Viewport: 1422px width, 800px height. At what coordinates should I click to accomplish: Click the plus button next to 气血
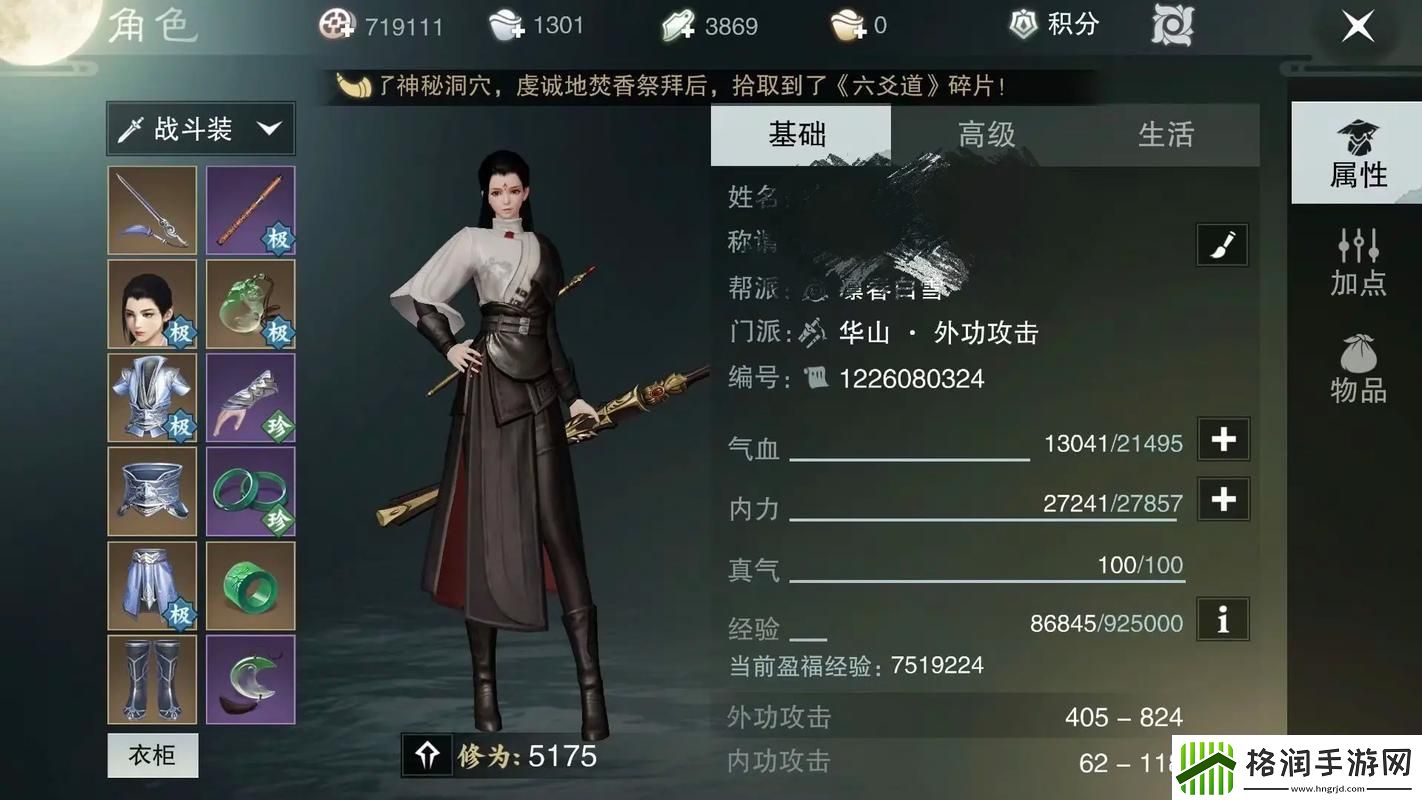[x=1222, y=439]
